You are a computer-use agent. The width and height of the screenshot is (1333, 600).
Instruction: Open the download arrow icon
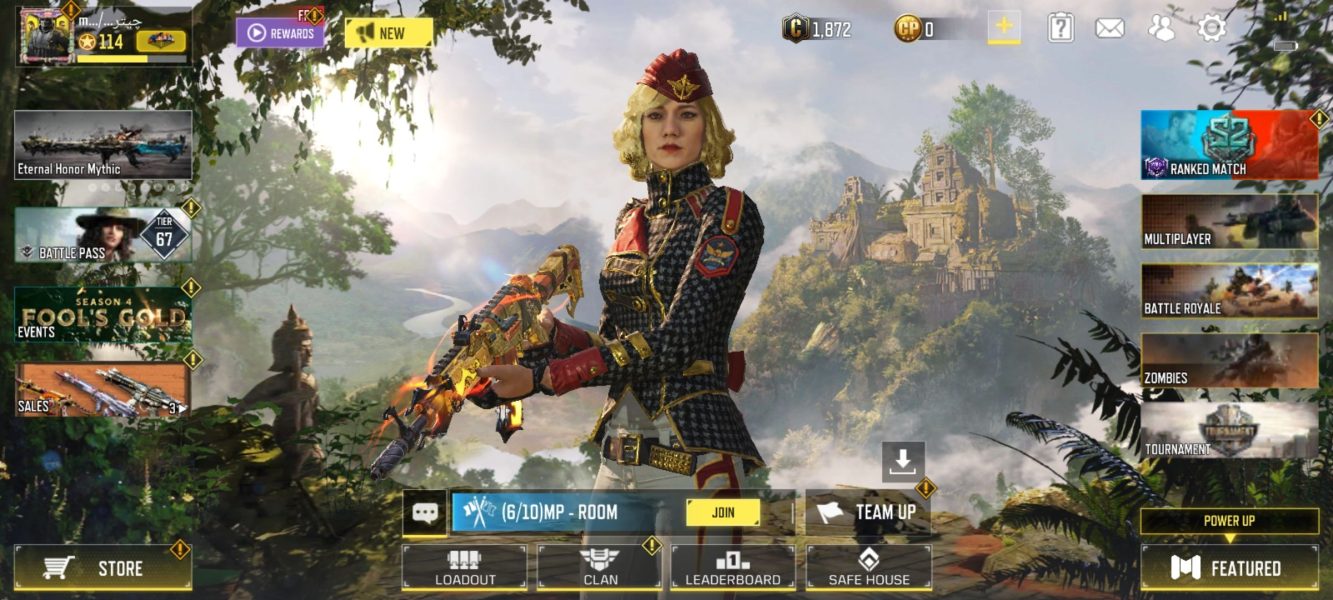(903, 461)
